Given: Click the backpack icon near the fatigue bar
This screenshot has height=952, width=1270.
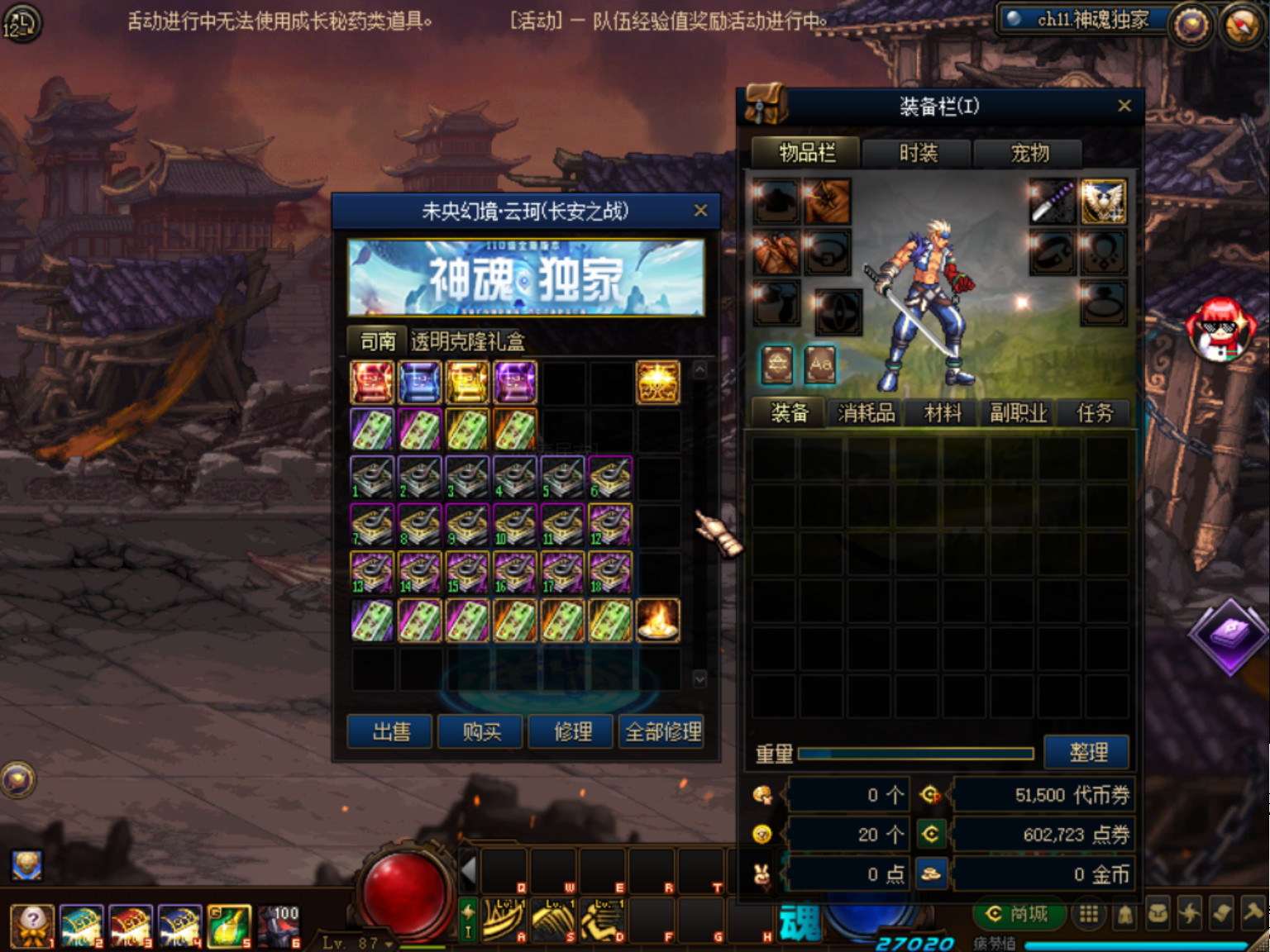Looking at the screenshot, I should click(1158, 913).
